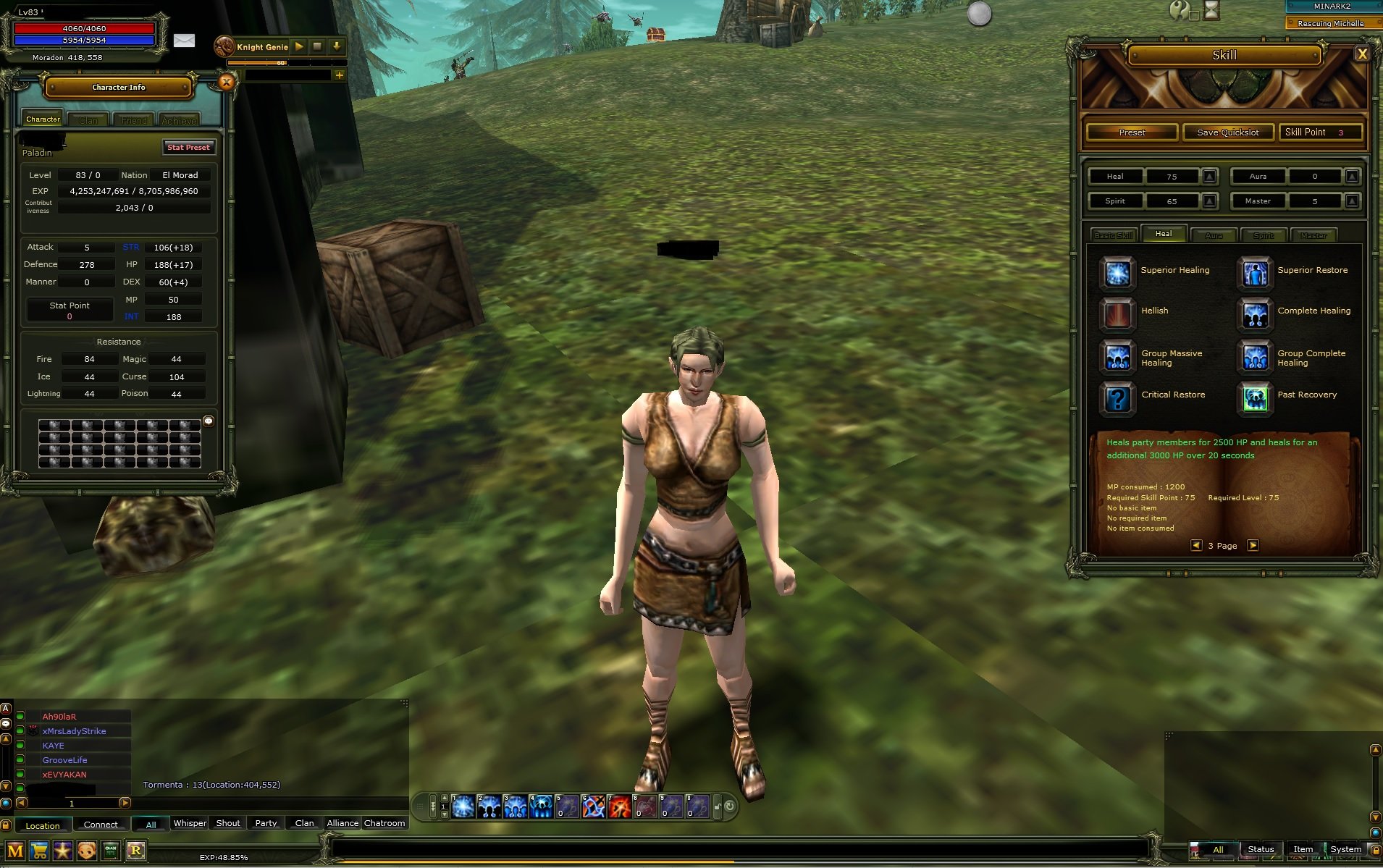This screenshot has width=1383, height=868.
Task: Click the Hellish skill icon
Action: click(1117, 315)
